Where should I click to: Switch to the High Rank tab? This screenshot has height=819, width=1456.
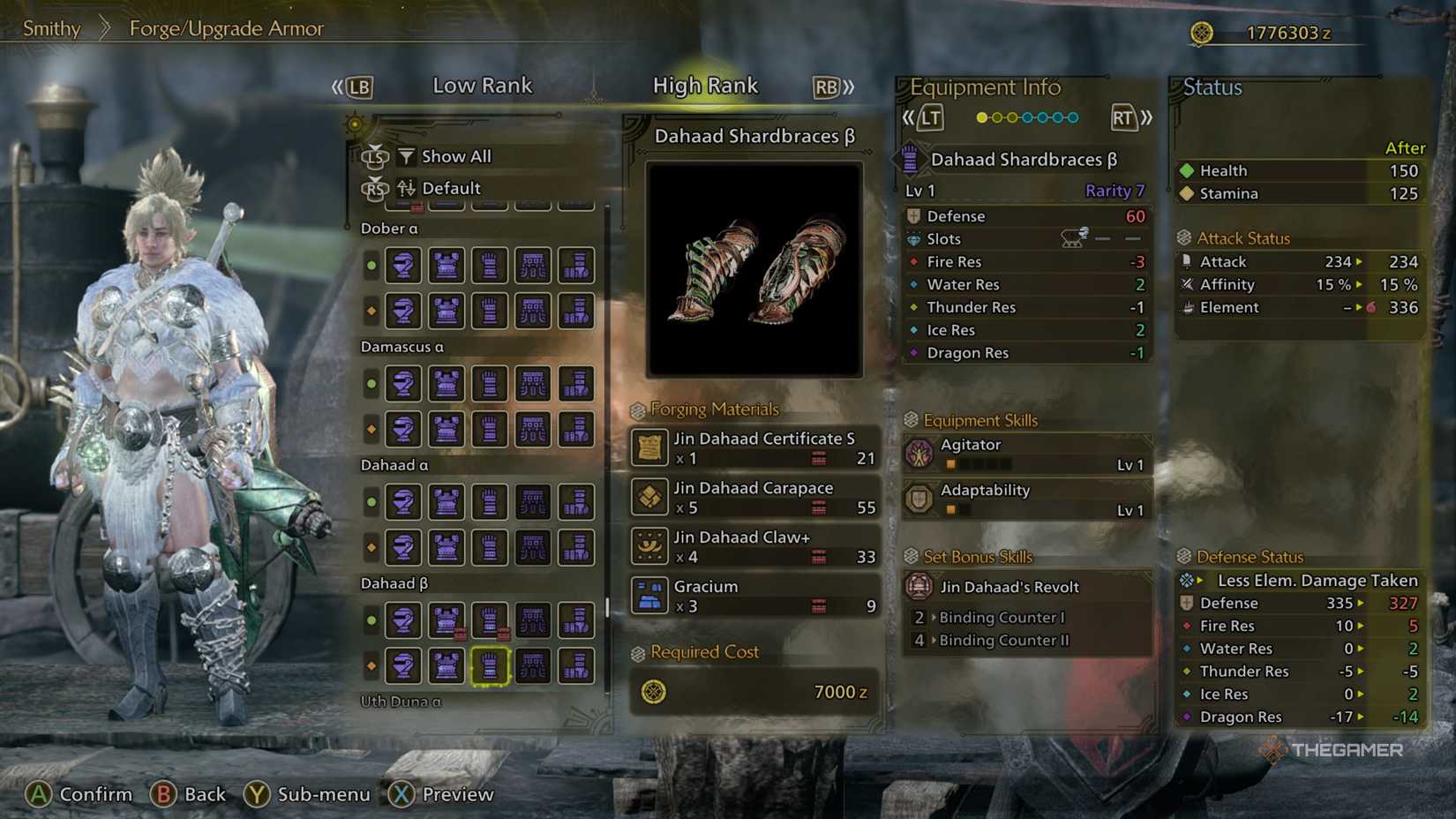click(705, 85)
